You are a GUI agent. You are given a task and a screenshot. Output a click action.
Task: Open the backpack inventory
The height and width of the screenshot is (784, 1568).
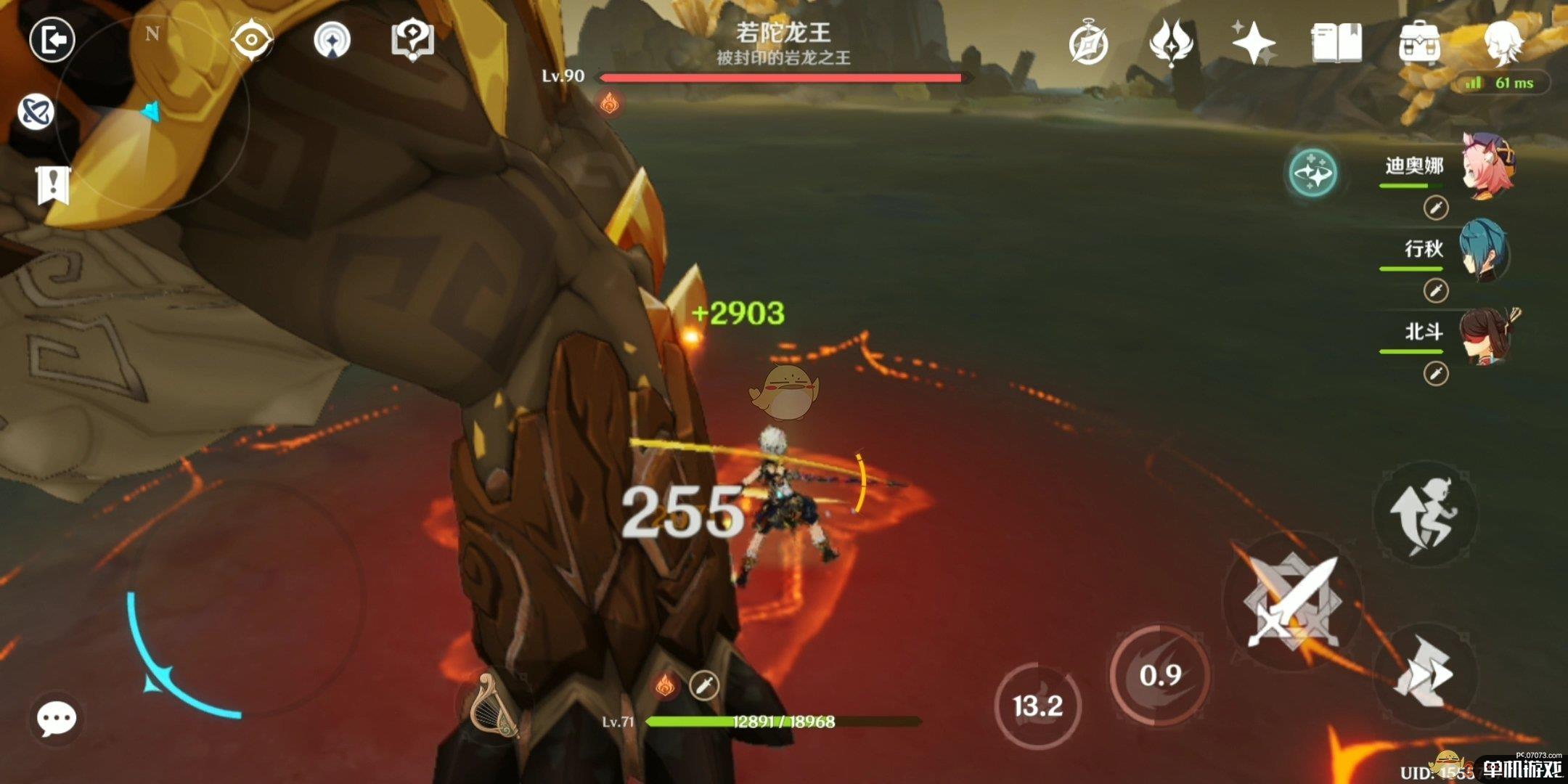1419,42
